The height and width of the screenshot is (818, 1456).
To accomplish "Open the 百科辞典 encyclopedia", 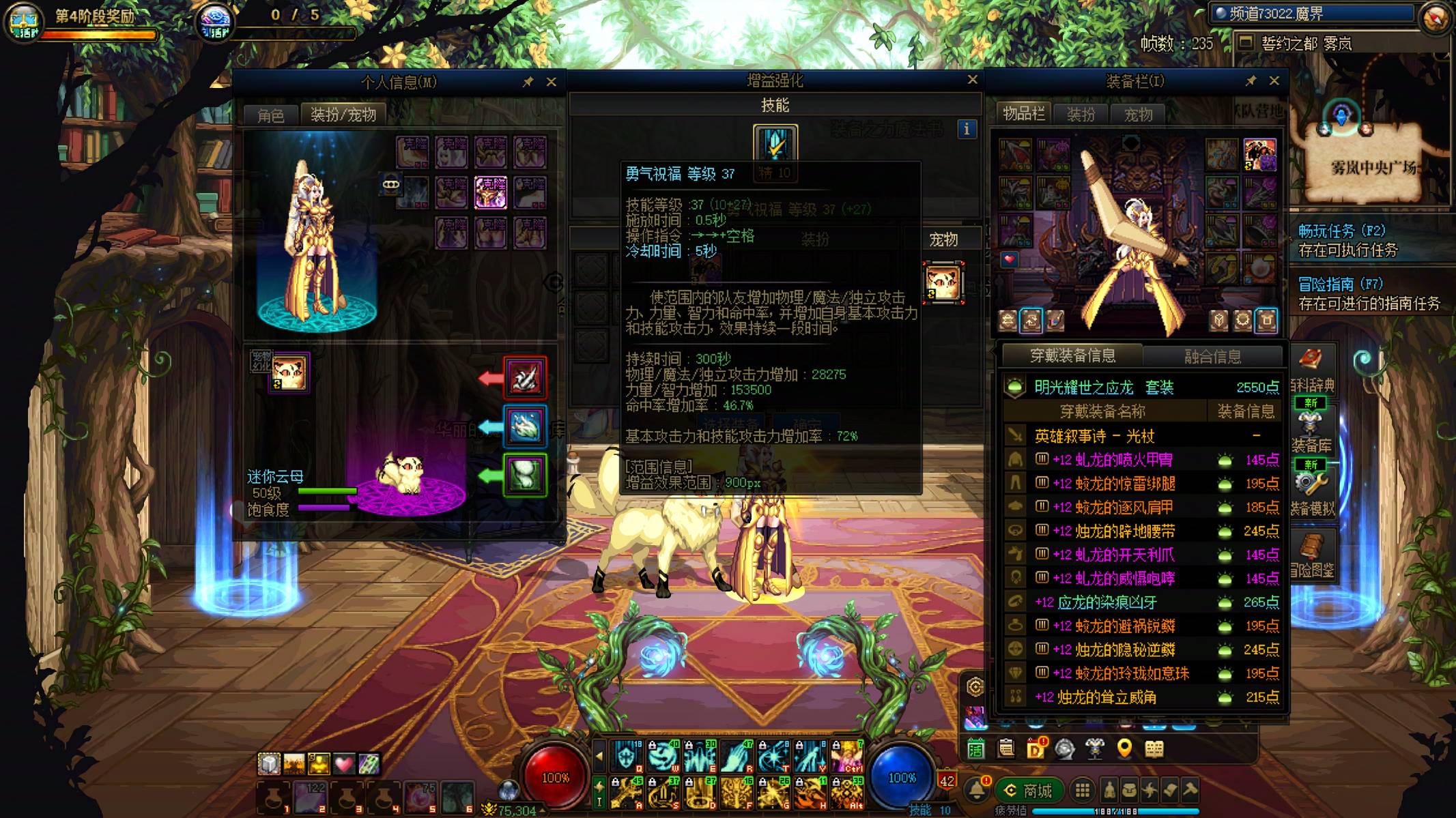I will pos(1311,369).
